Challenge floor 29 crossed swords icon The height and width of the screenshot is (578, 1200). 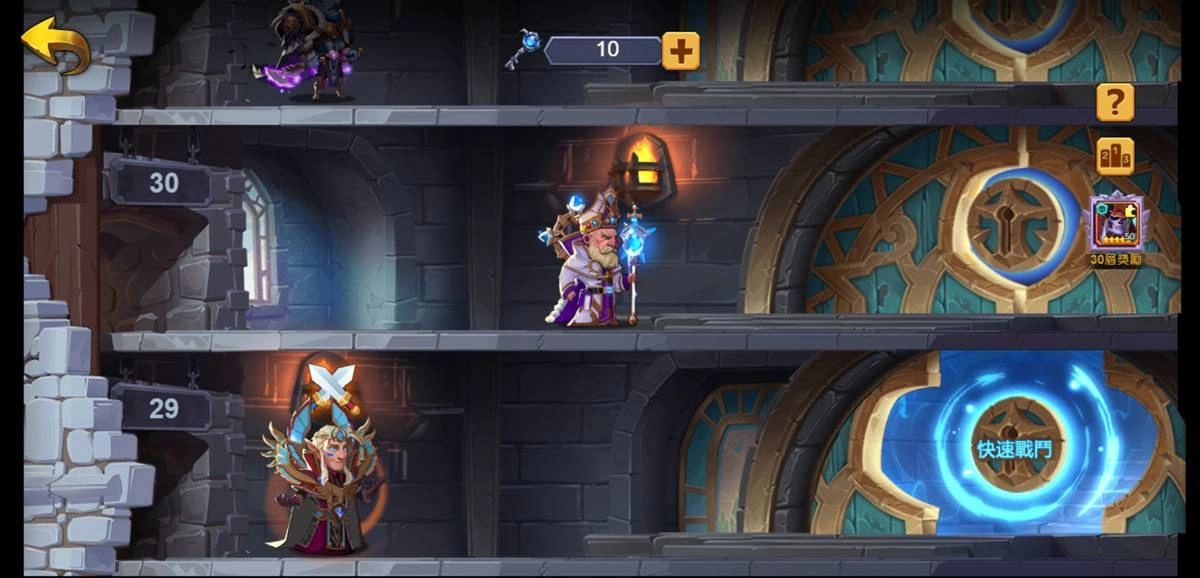(331, 383)
